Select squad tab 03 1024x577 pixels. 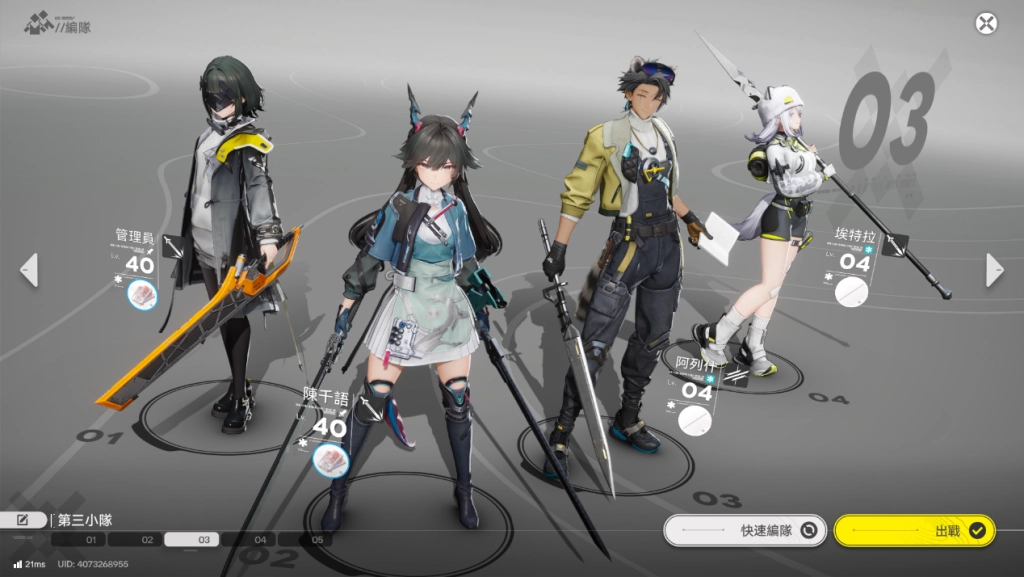coord(204,540)
